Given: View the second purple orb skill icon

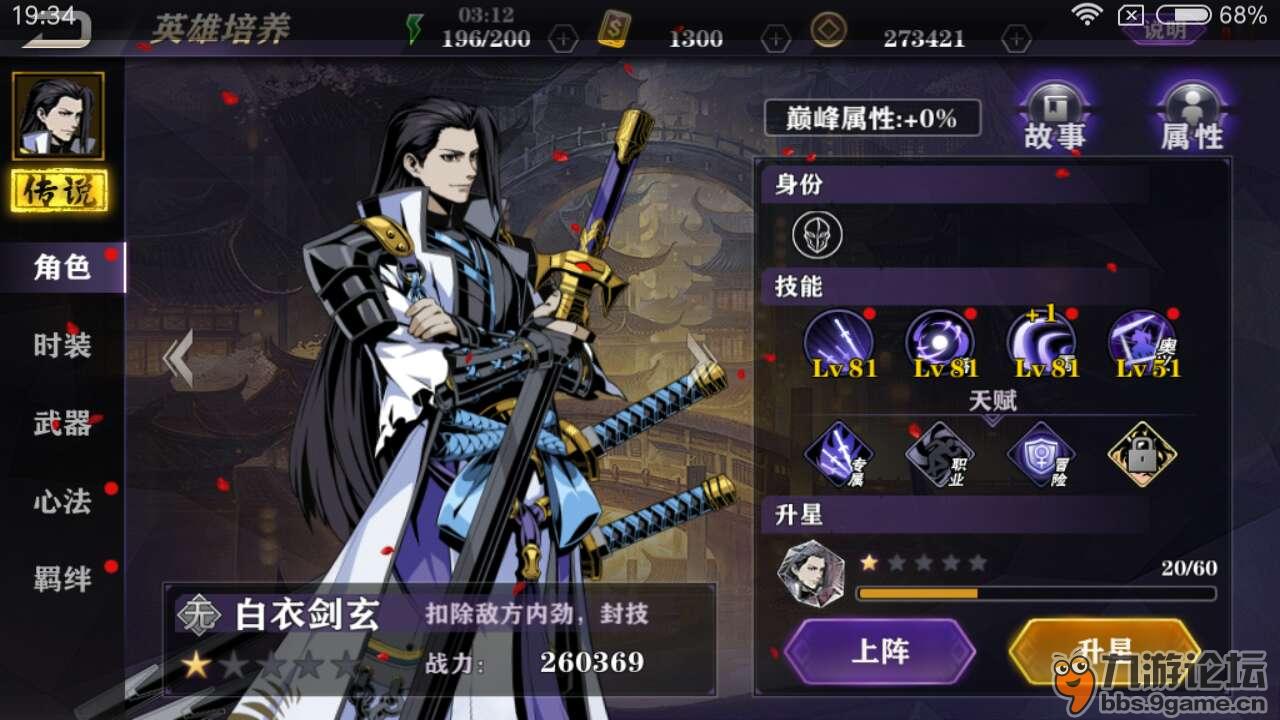Looking at the screenshot, I should 937,340.
